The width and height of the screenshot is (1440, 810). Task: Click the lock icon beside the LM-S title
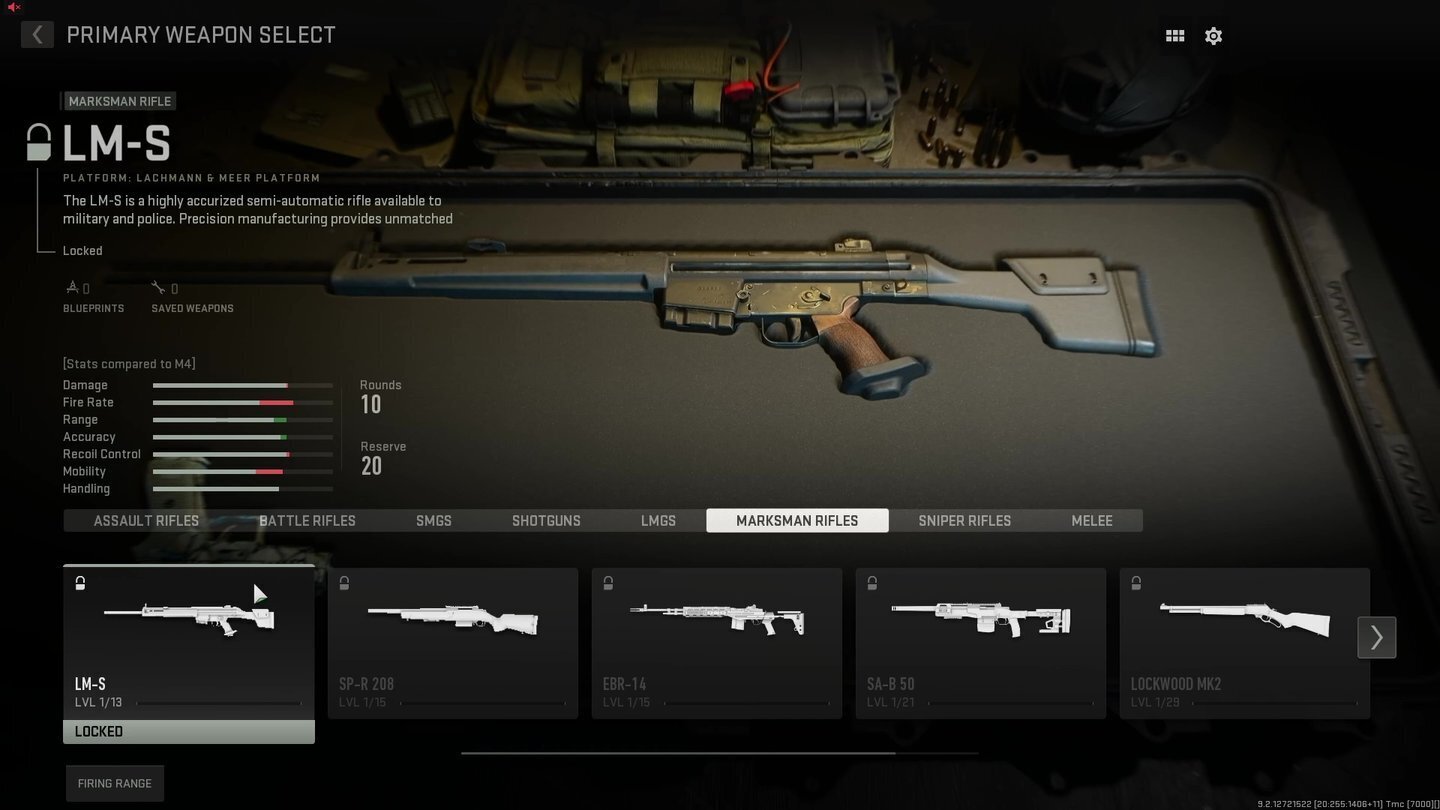(40, 142)
